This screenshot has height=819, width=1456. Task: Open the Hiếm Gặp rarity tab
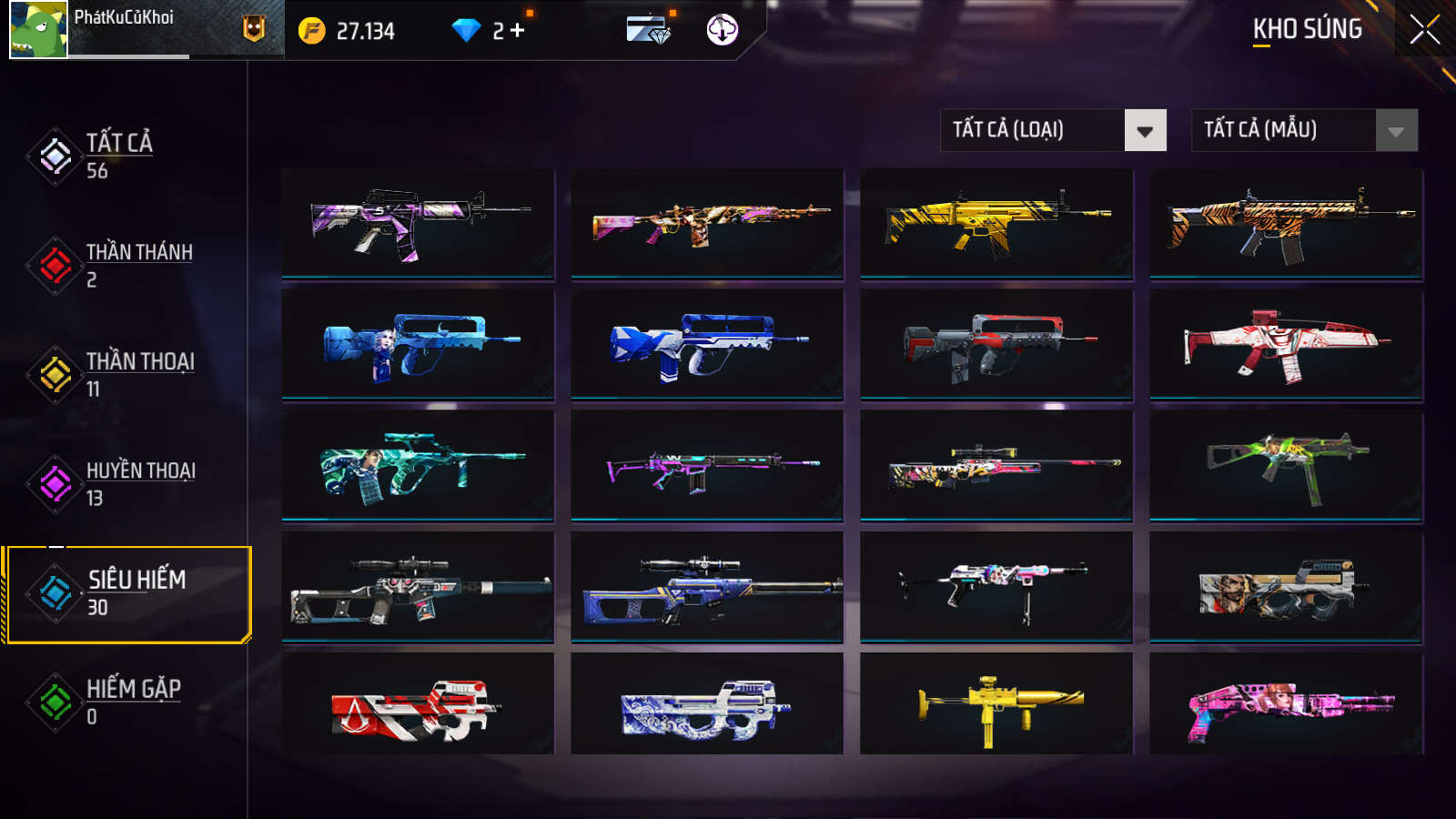click(132, 702)
